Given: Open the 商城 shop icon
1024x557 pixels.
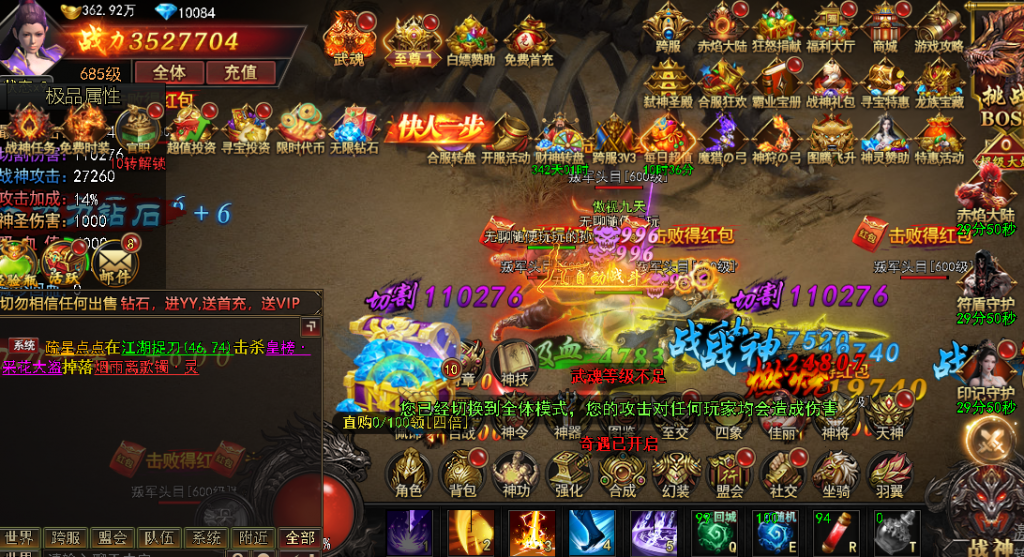Looking at the screenshot, I should [885, 28].
